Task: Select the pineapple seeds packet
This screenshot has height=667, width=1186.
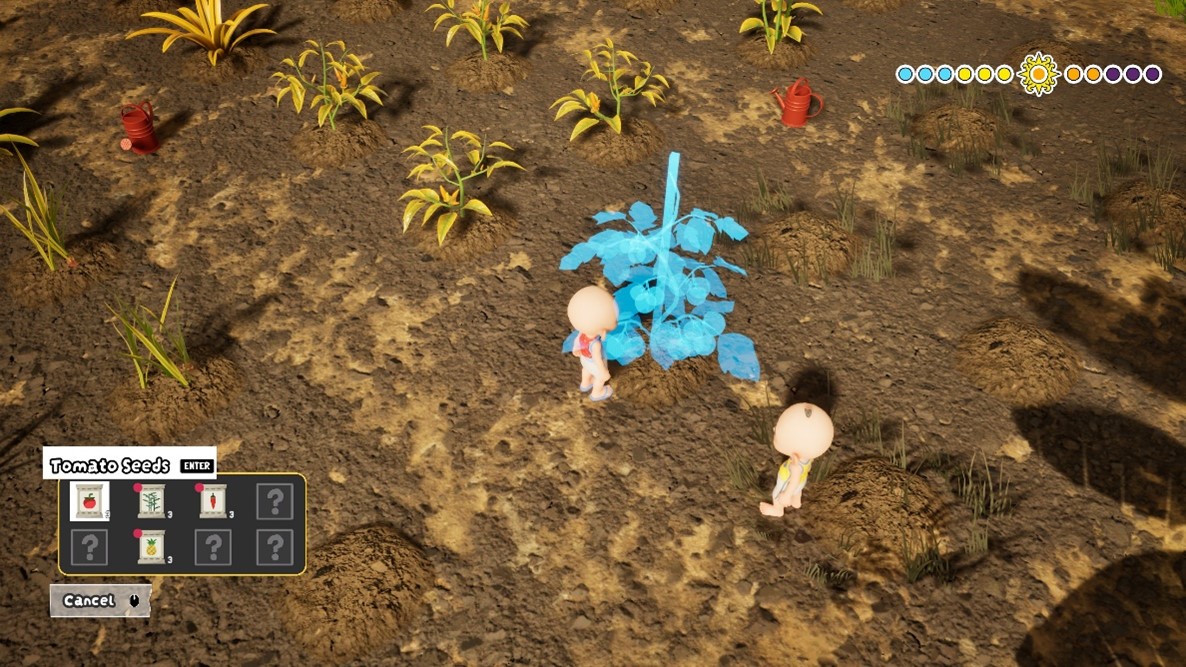Action: pyautogui.click(x=151, y=546)
